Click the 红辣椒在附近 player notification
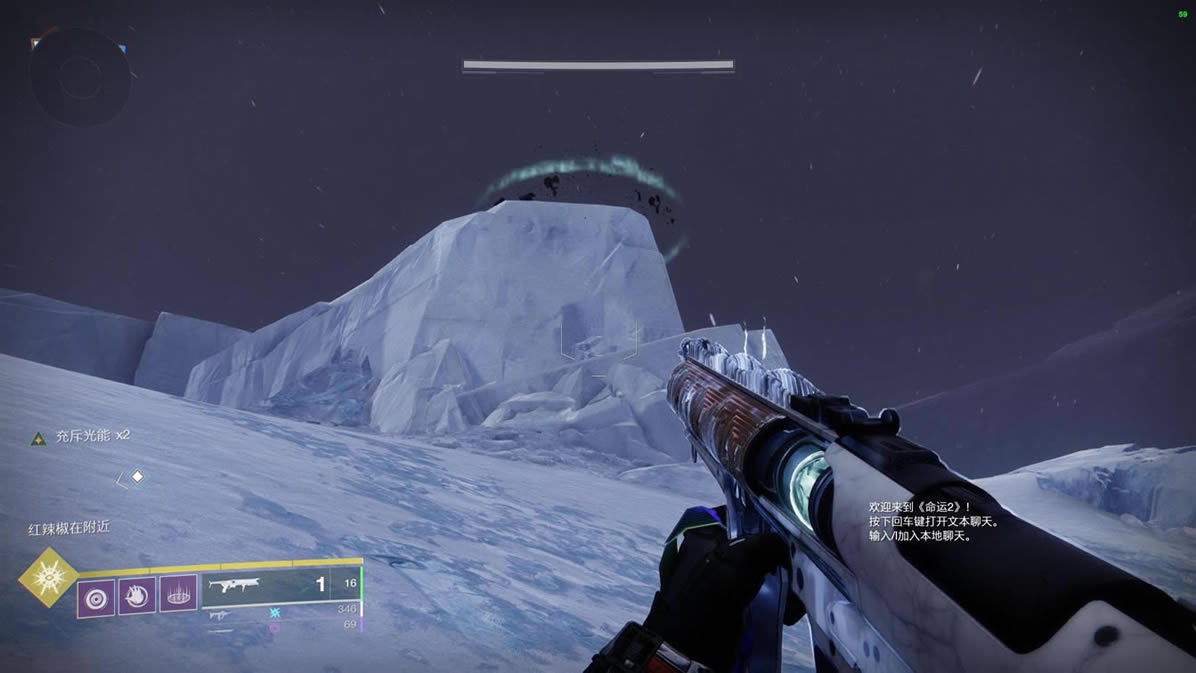This screenshot has width=1196, height=673. 68,530
